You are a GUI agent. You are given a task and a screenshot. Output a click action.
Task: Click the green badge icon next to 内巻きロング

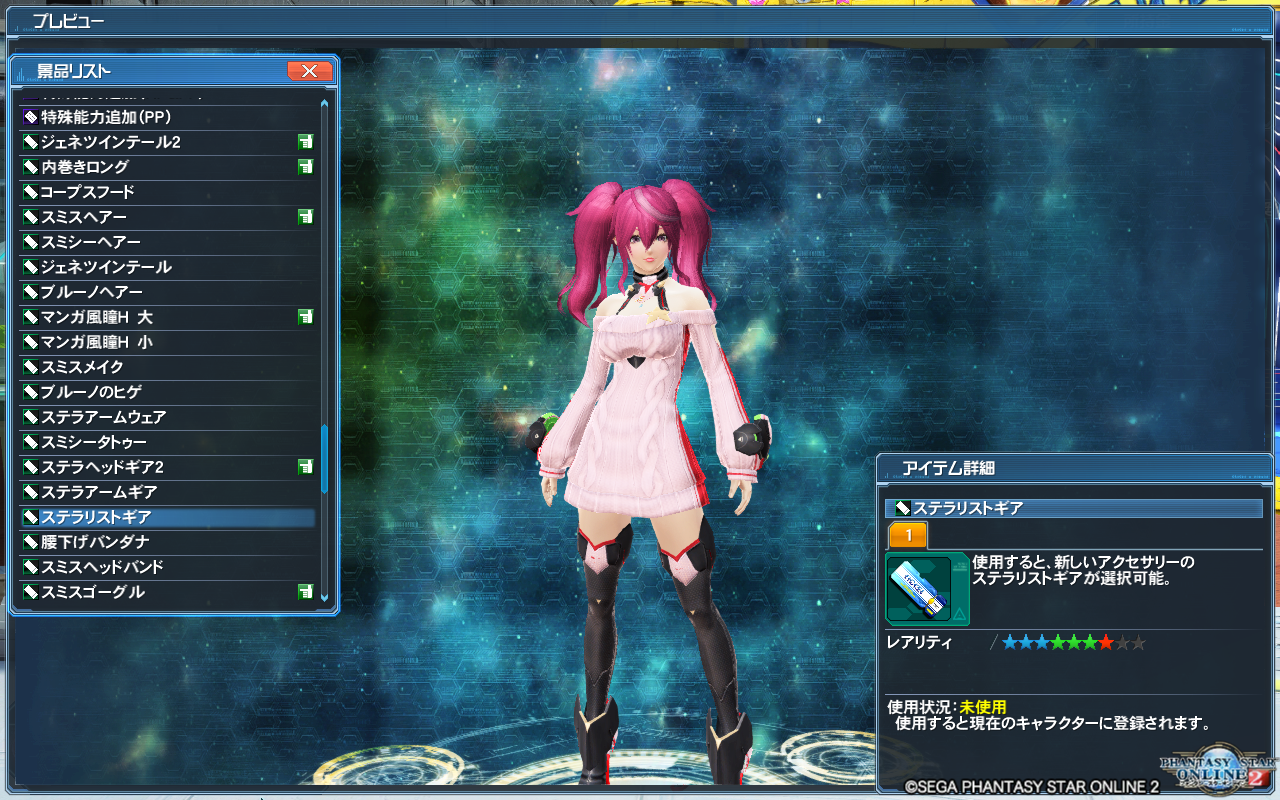[x=306, y=167]
